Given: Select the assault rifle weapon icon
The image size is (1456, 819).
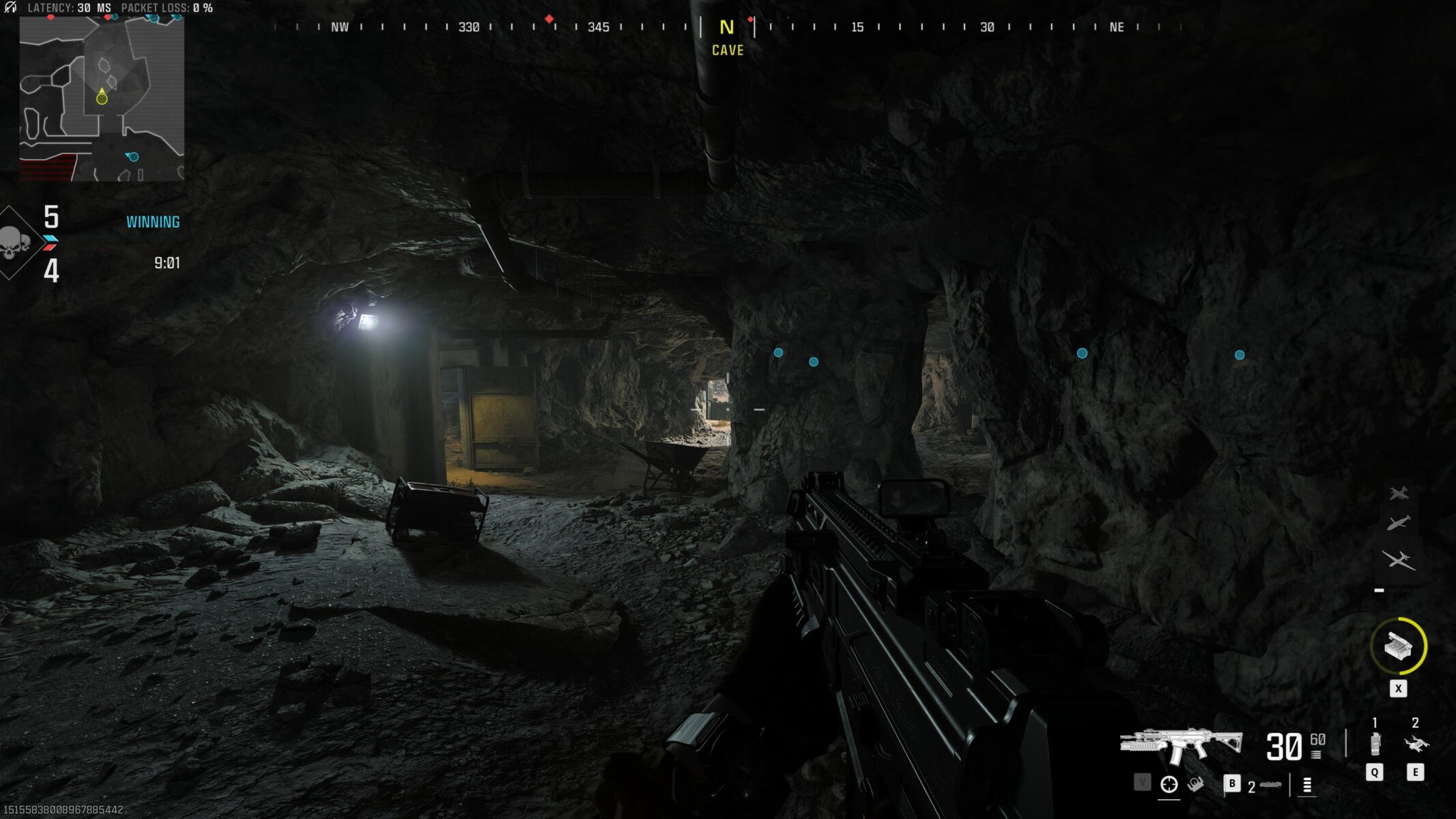Looking at the screenshot, I should (x=1181, y=745).
